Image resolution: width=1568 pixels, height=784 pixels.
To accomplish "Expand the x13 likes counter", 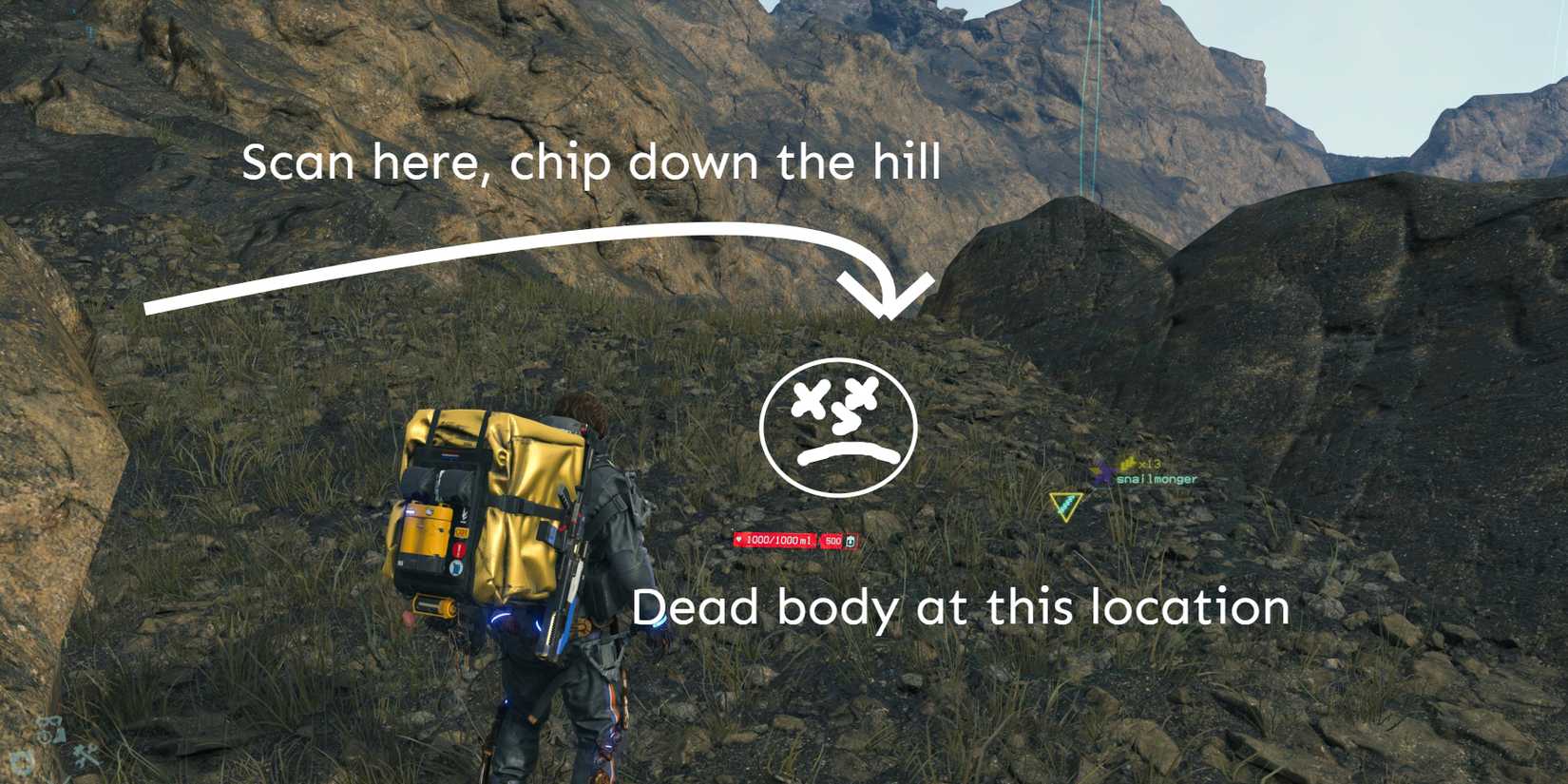I will (x=1150, y=464).
